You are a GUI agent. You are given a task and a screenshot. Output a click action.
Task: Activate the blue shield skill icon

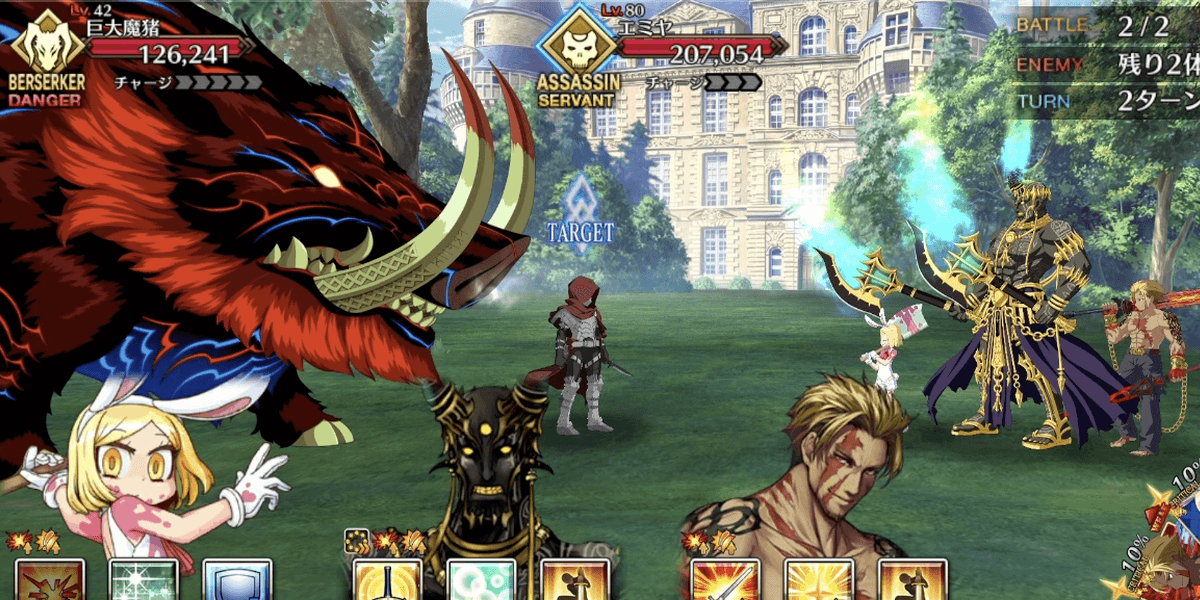(237, 581)
